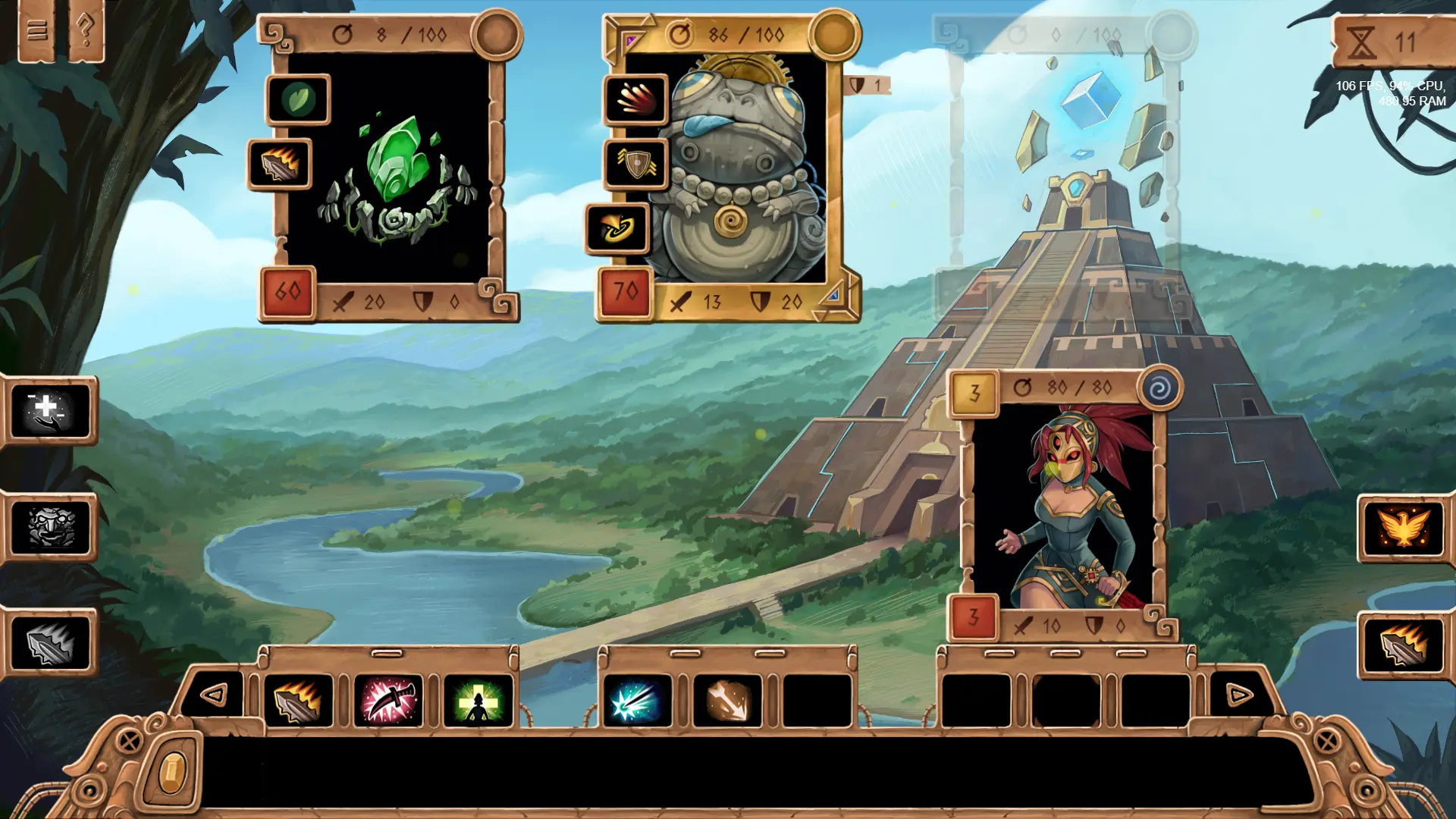Select the masked warrior hero card
This screenshot has width=1456, height=819.
[x=1063, y=508]
